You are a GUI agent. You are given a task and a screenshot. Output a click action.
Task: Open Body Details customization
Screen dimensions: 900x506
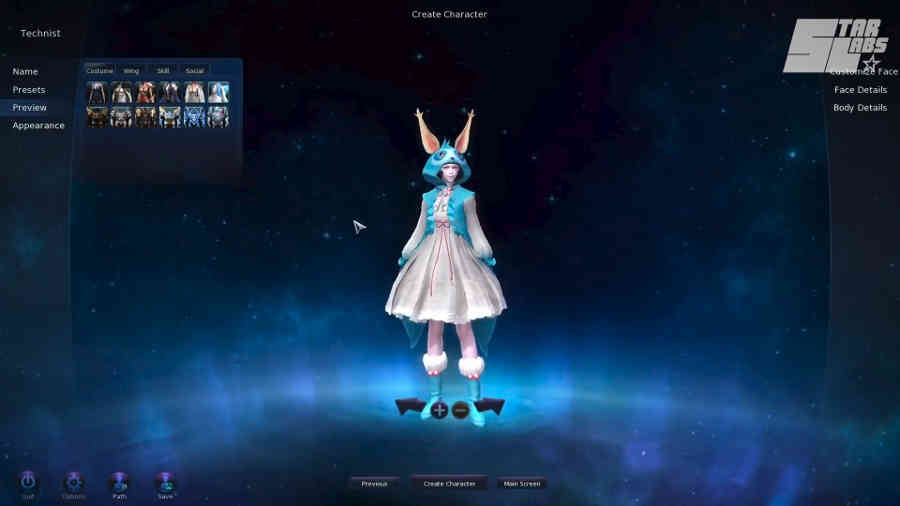point(860,108)
